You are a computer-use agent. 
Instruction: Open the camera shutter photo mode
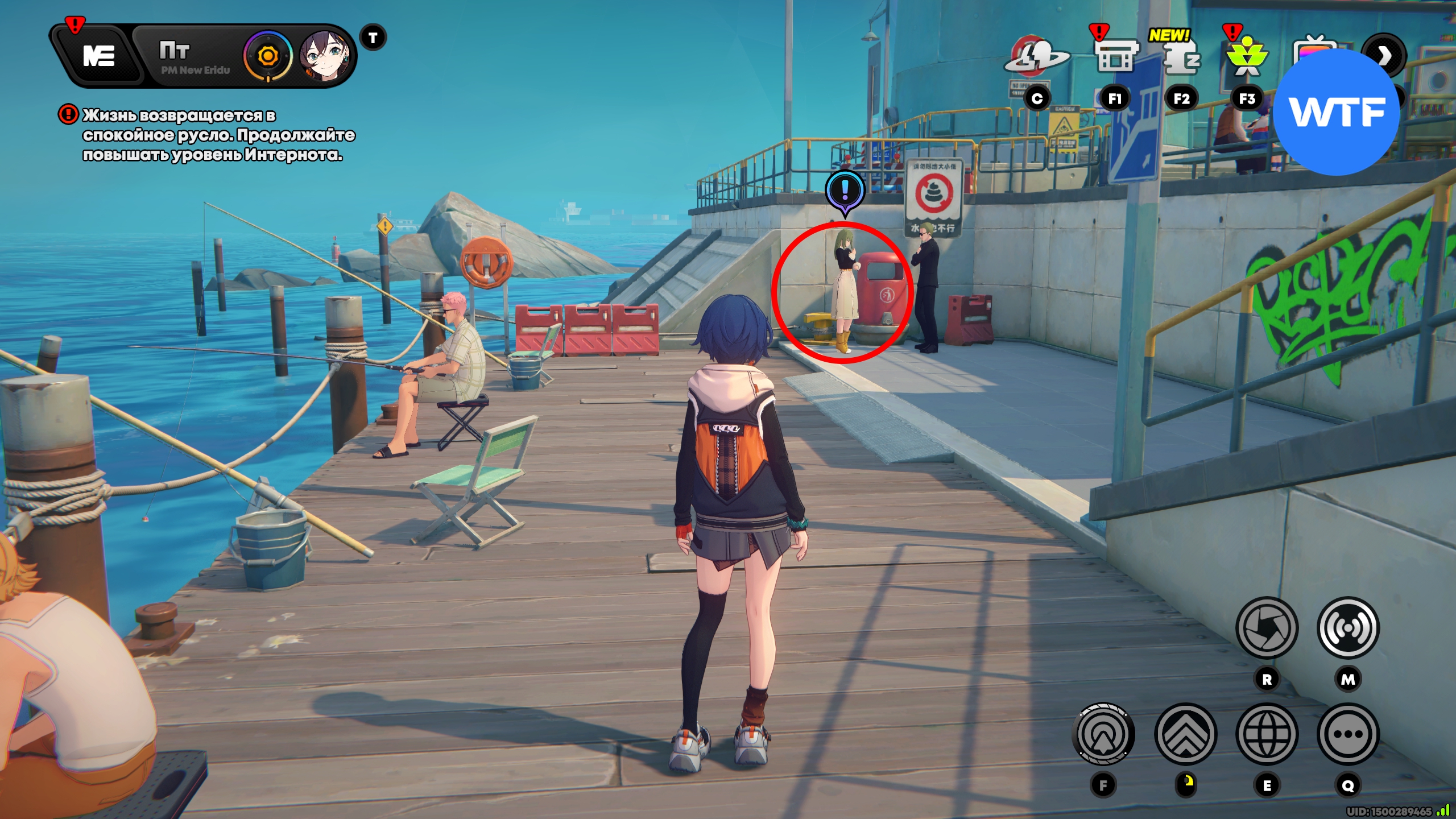click(x=1267, y=628)
